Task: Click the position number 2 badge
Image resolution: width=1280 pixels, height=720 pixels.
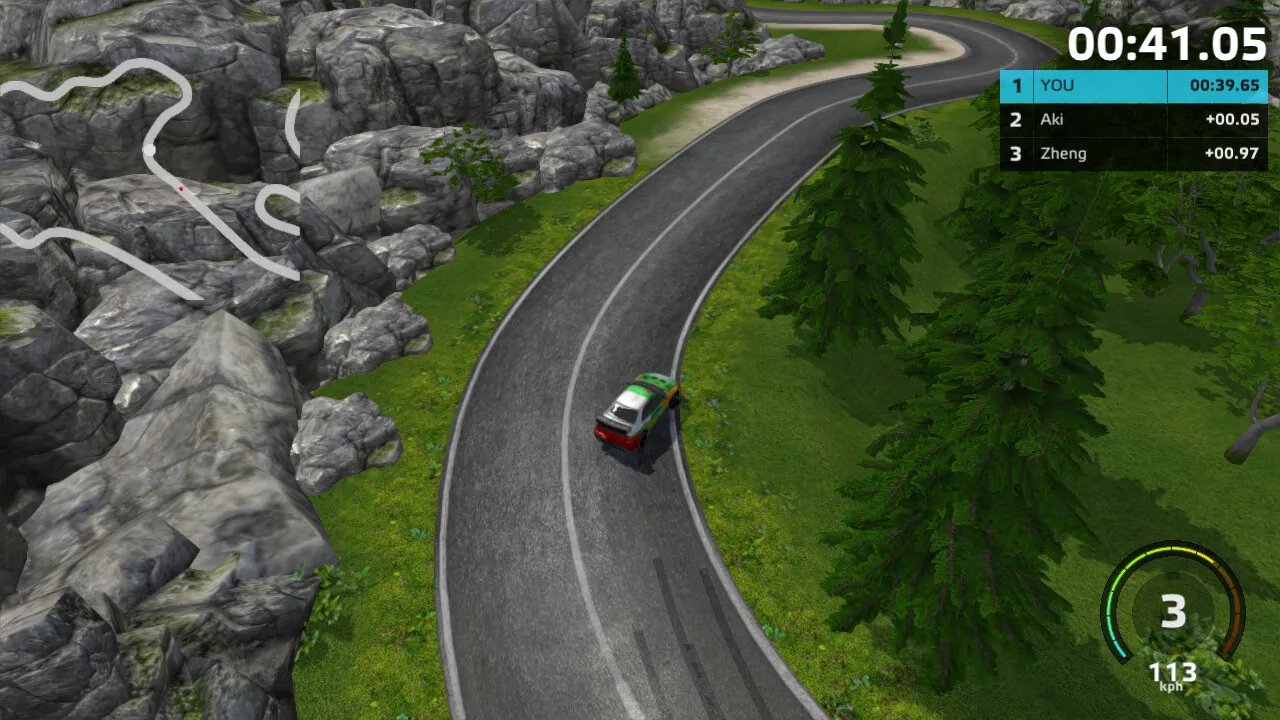Action: pos(1016,120)
